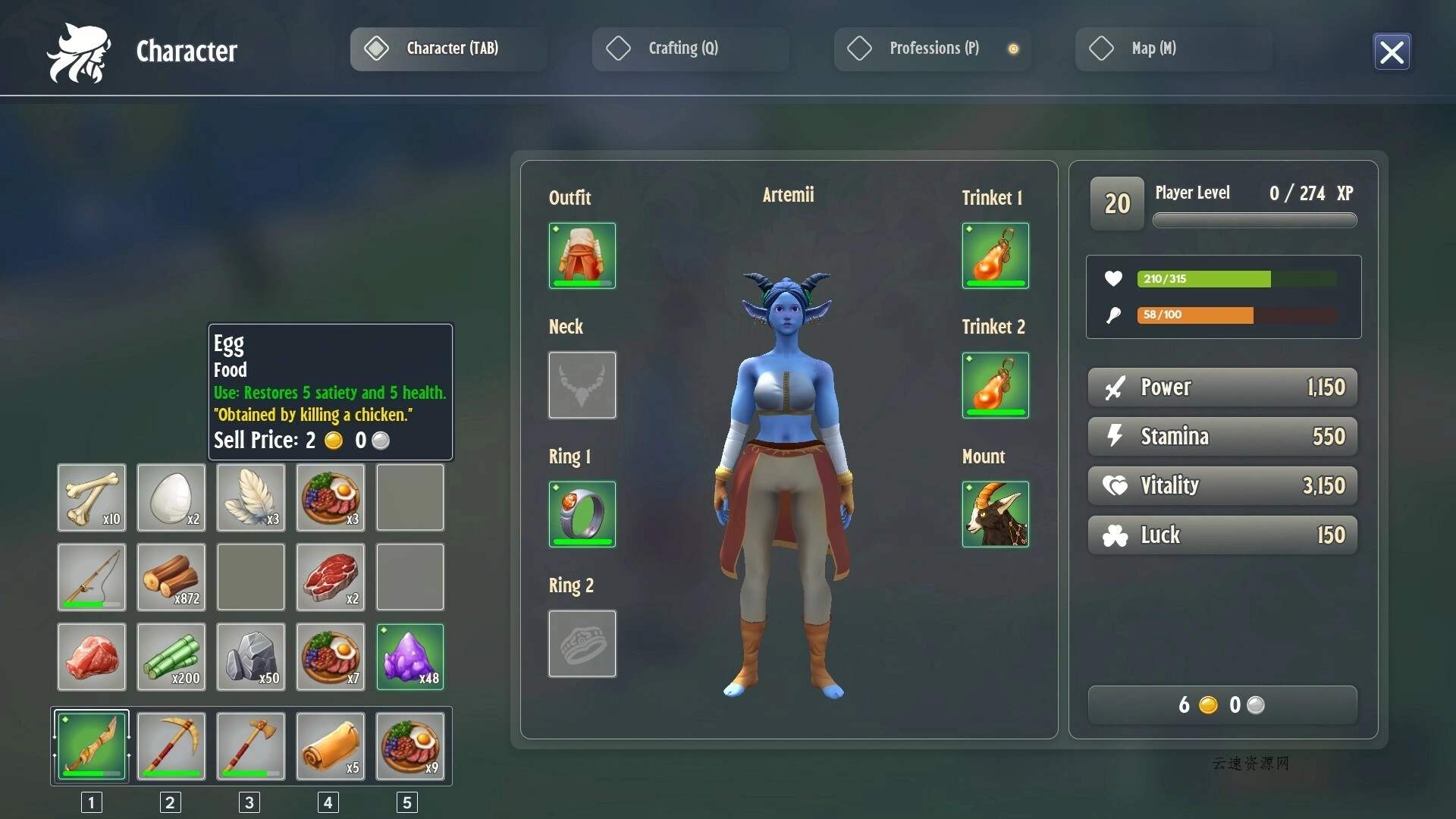
Task: Choose the wood logs stack
Action: (171, 577)
